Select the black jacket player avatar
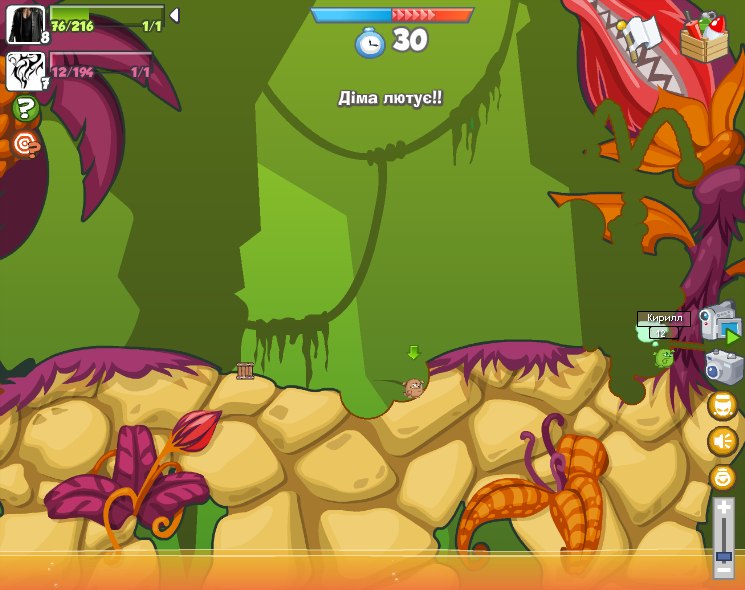The width and height of the screenshot is (745, 590). click(x=26, y=24)
